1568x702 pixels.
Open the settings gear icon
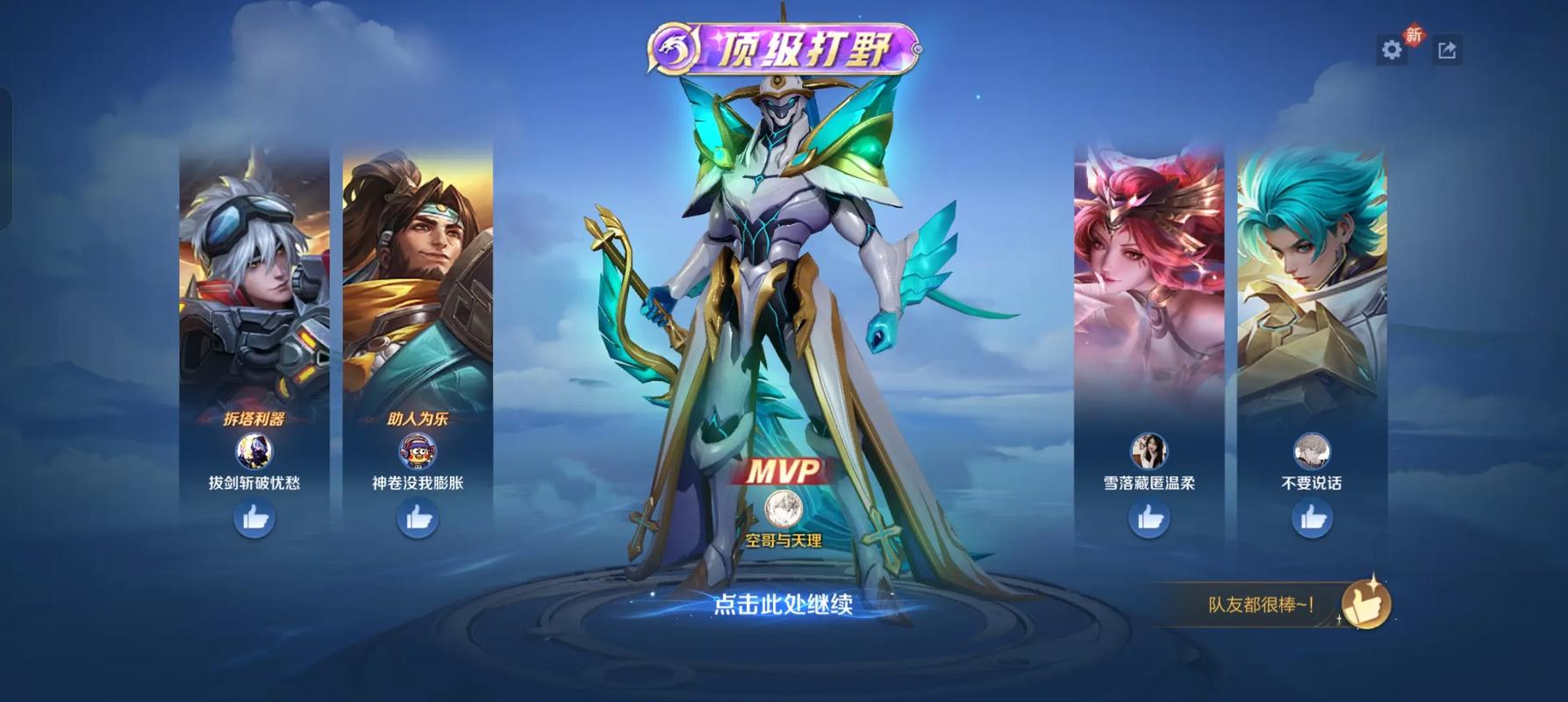click(1393, 50)
